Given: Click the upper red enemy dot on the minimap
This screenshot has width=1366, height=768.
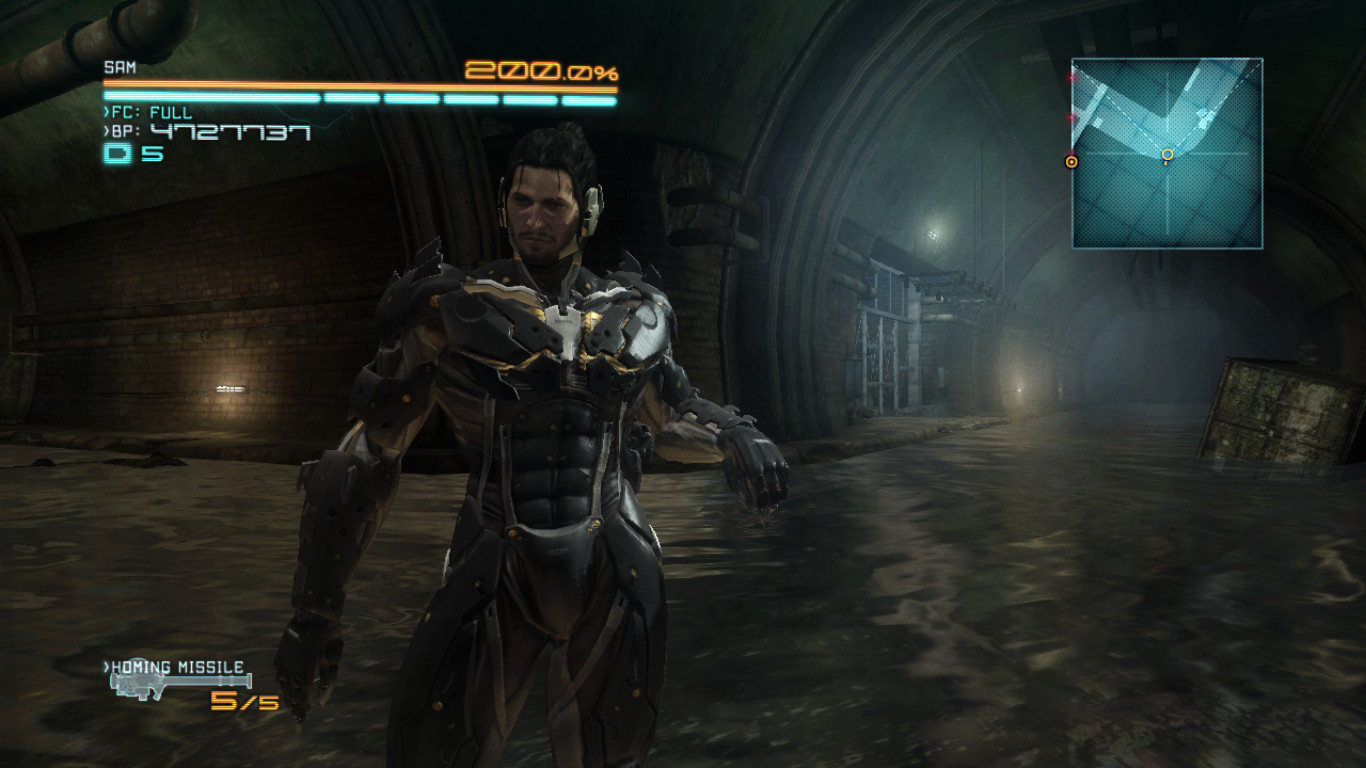Looking at the screenshot, I should click(1071, 77).
